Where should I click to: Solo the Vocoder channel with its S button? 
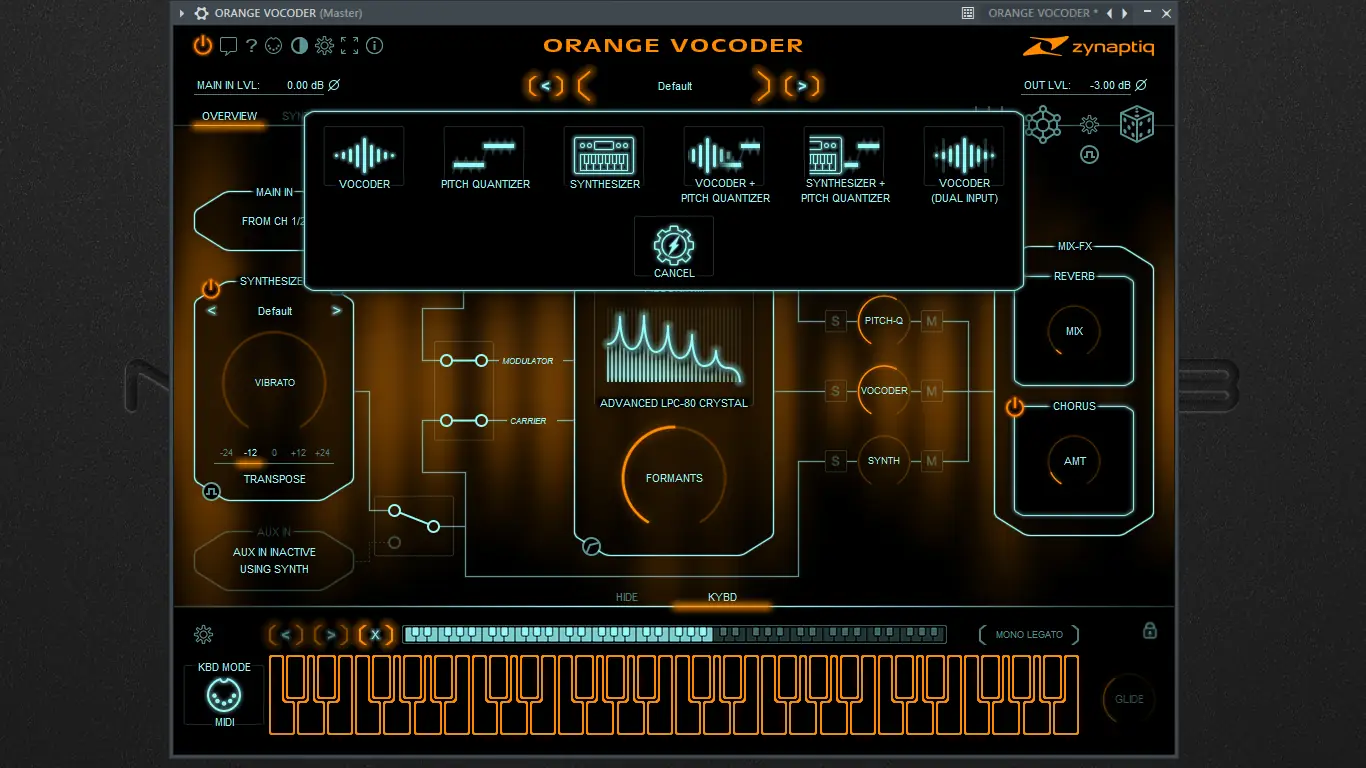tap(835, 391)
